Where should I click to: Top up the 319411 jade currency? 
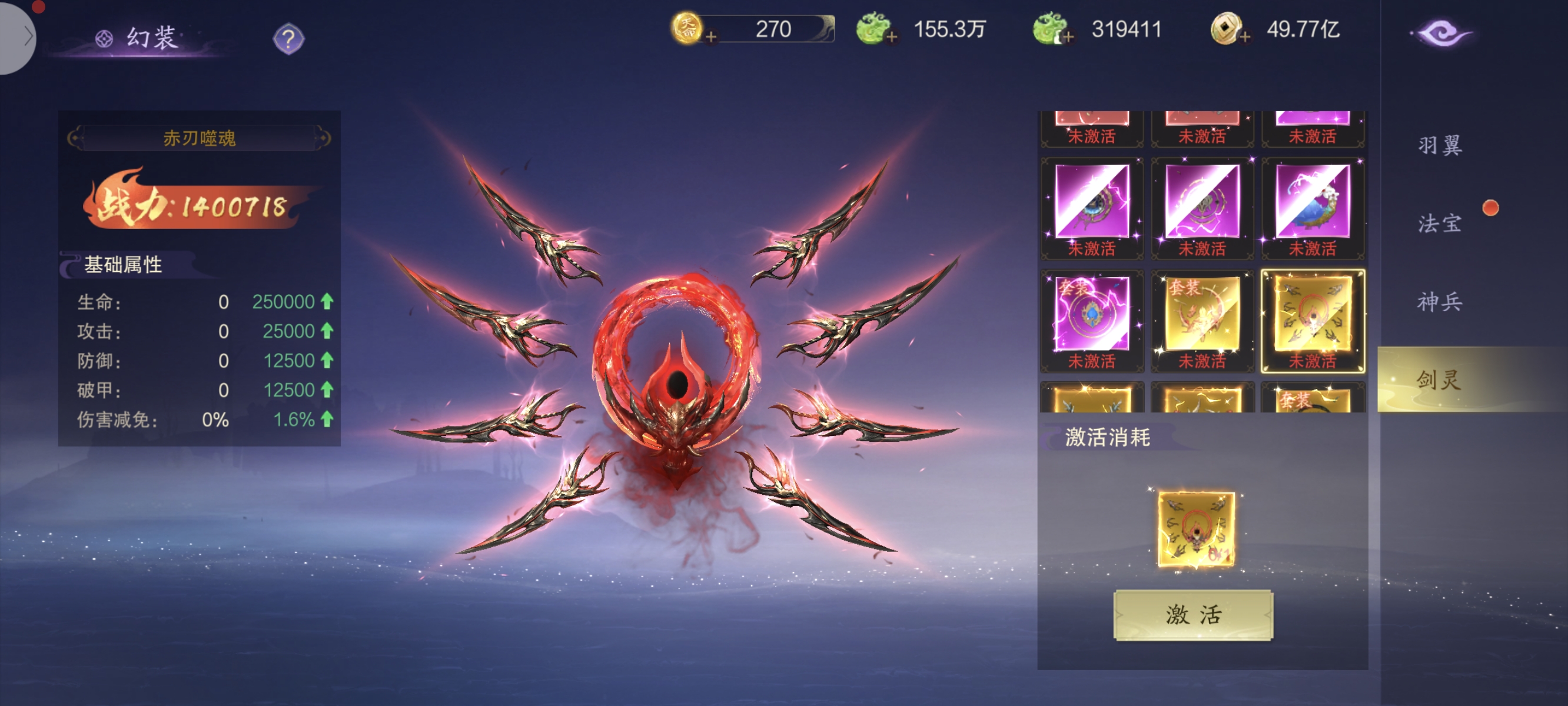tap(1068, 38)
